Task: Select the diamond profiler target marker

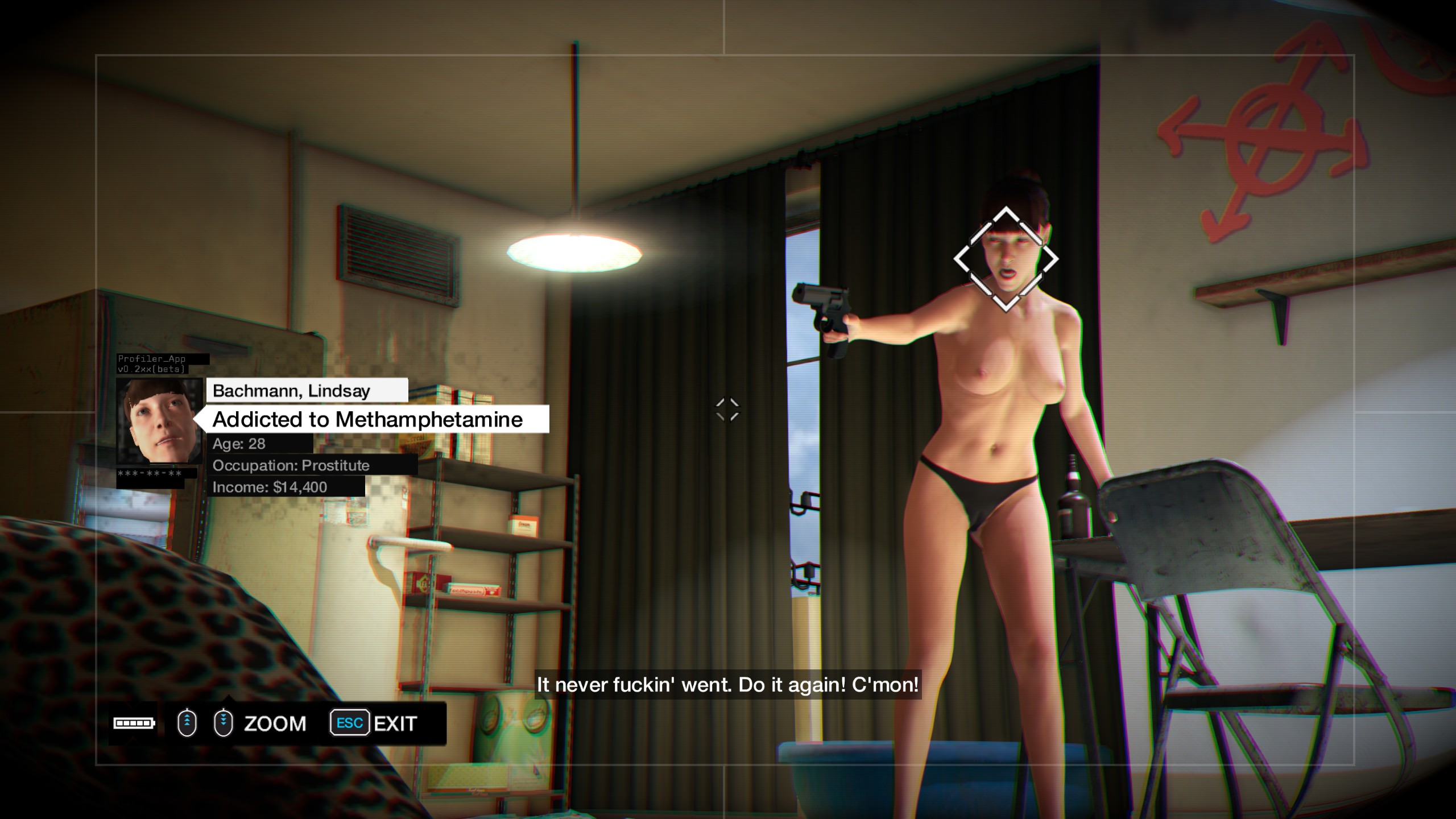Action: [x=1006, y=259]
